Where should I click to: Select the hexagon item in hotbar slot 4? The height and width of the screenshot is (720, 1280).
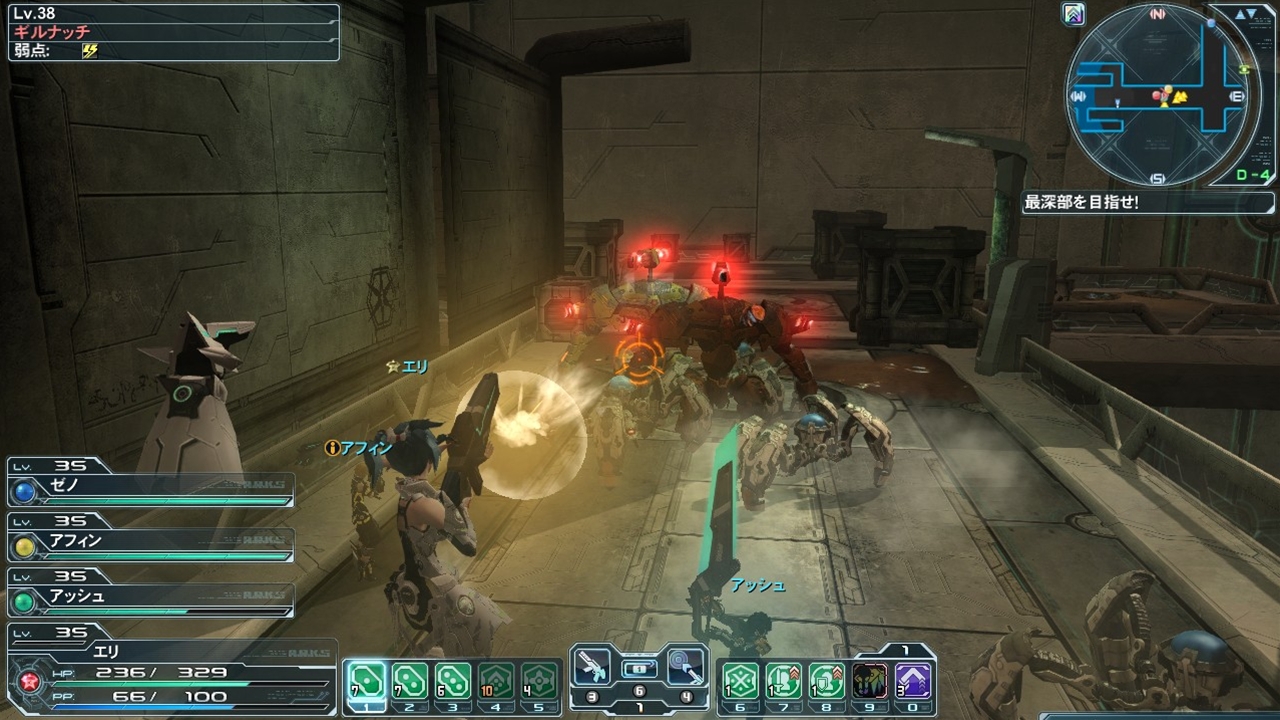point(496,681)
